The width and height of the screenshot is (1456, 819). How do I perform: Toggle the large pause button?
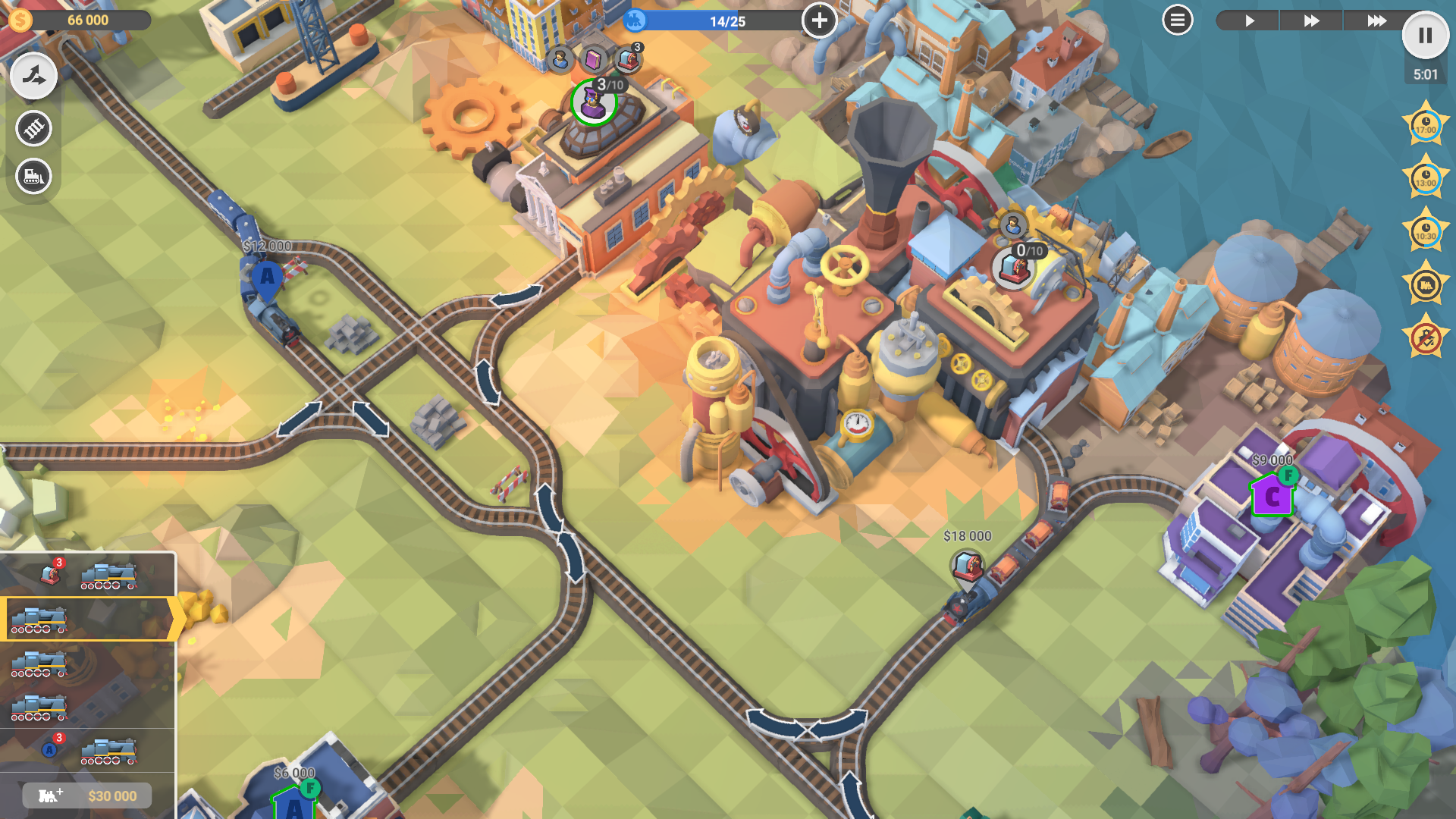1425,36
